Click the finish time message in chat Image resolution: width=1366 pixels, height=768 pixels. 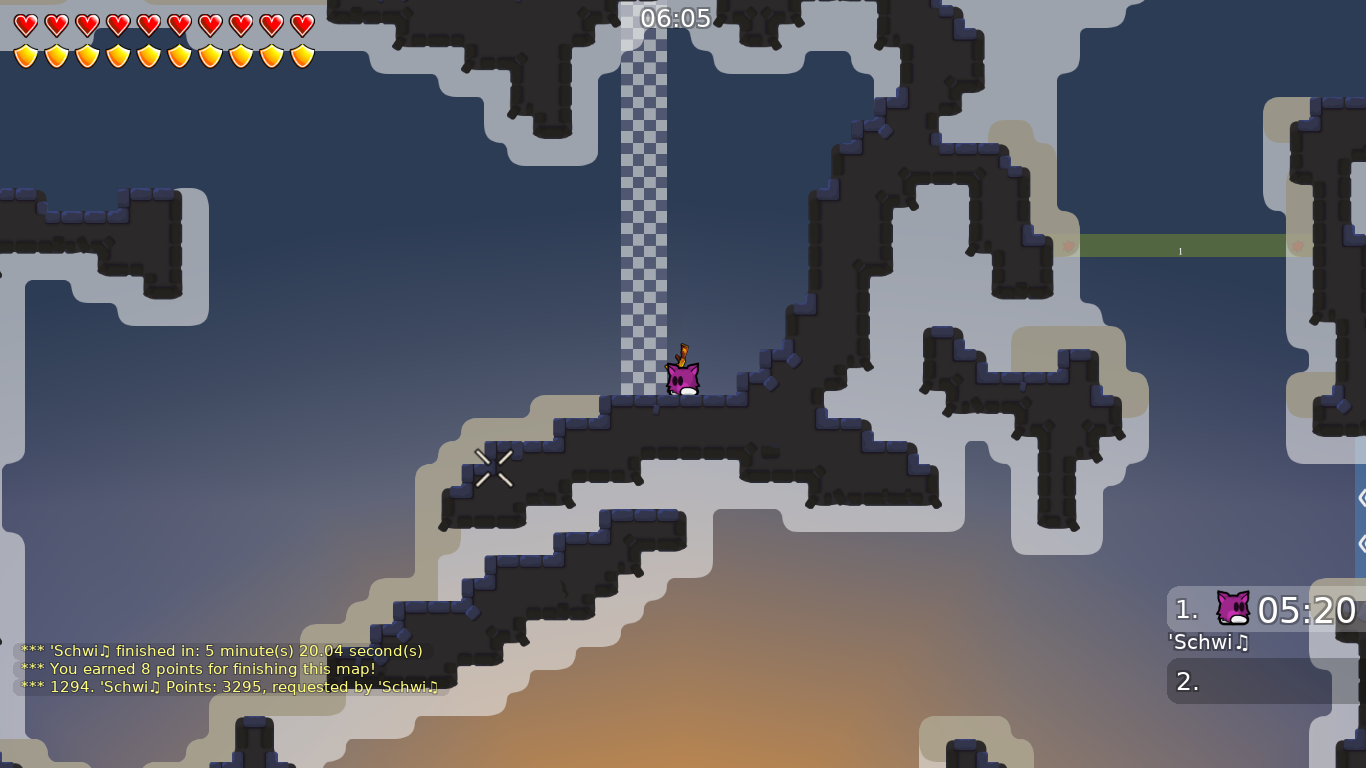(221, 651)
